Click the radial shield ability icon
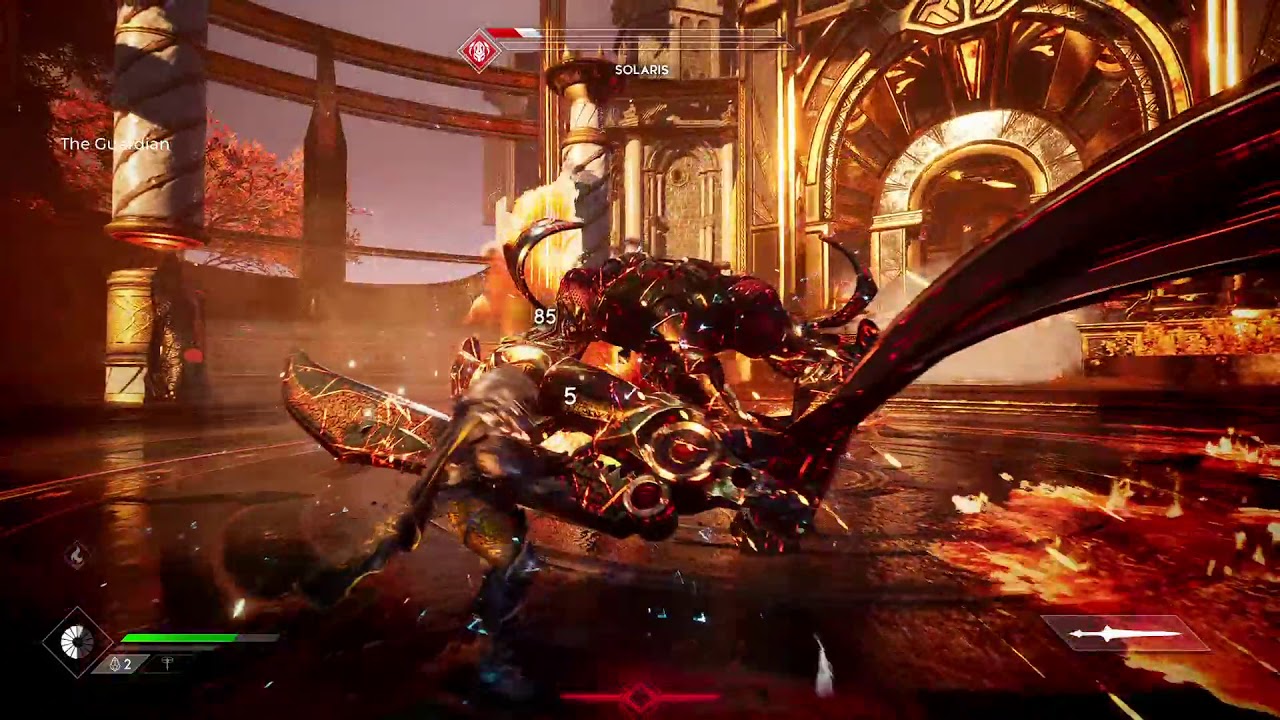This screenshot has width=1280, height=720. pos(75,641)
